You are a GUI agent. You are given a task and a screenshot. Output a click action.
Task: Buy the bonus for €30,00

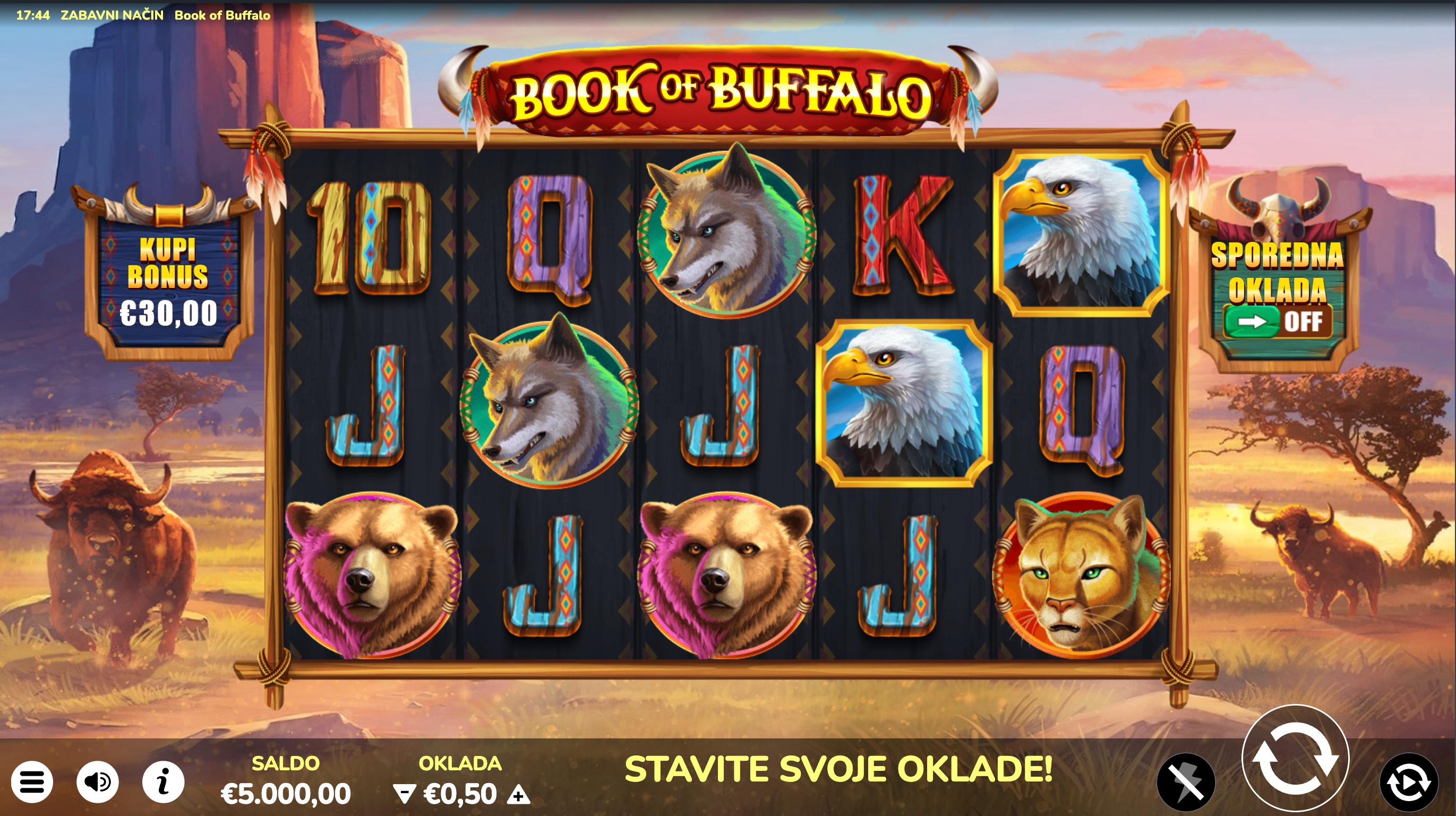point(168,281)
